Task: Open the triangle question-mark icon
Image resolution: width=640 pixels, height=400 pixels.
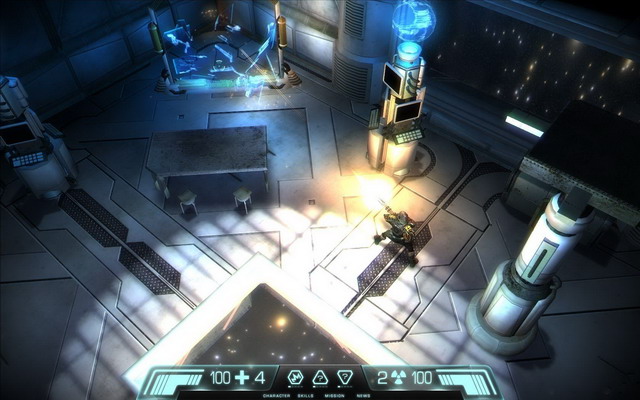Action: coord(320,378)
